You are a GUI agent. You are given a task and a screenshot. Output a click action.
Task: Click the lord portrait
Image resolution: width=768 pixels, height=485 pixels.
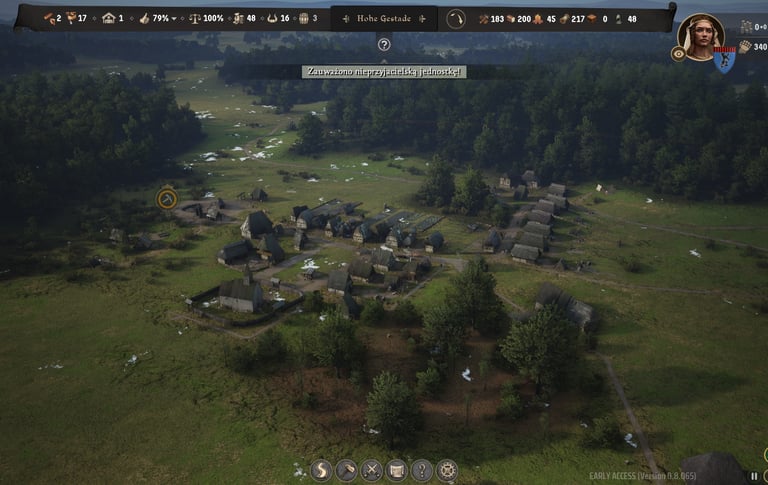[x=701, y=35]
